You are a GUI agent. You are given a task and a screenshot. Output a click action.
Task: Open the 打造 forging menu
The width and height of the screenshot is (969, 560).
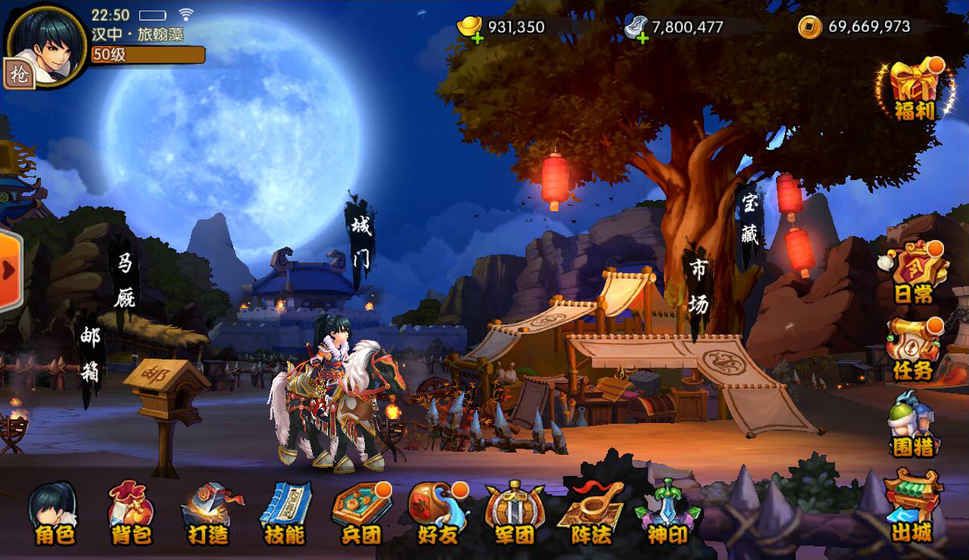[207, 513]
